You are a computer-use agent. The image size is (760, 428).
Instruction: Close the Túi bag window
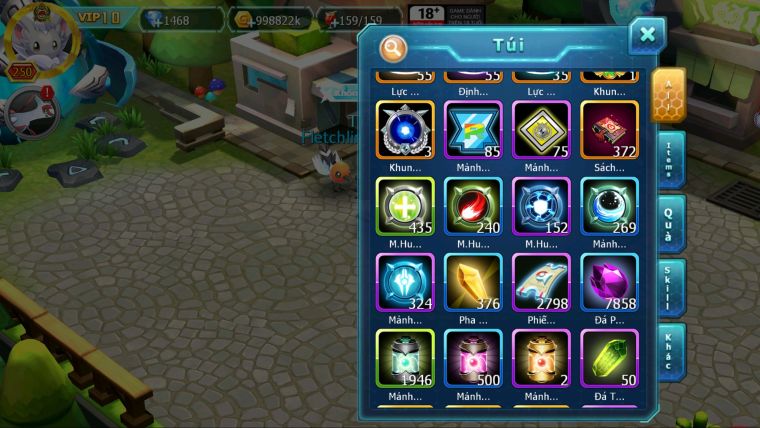647,35
